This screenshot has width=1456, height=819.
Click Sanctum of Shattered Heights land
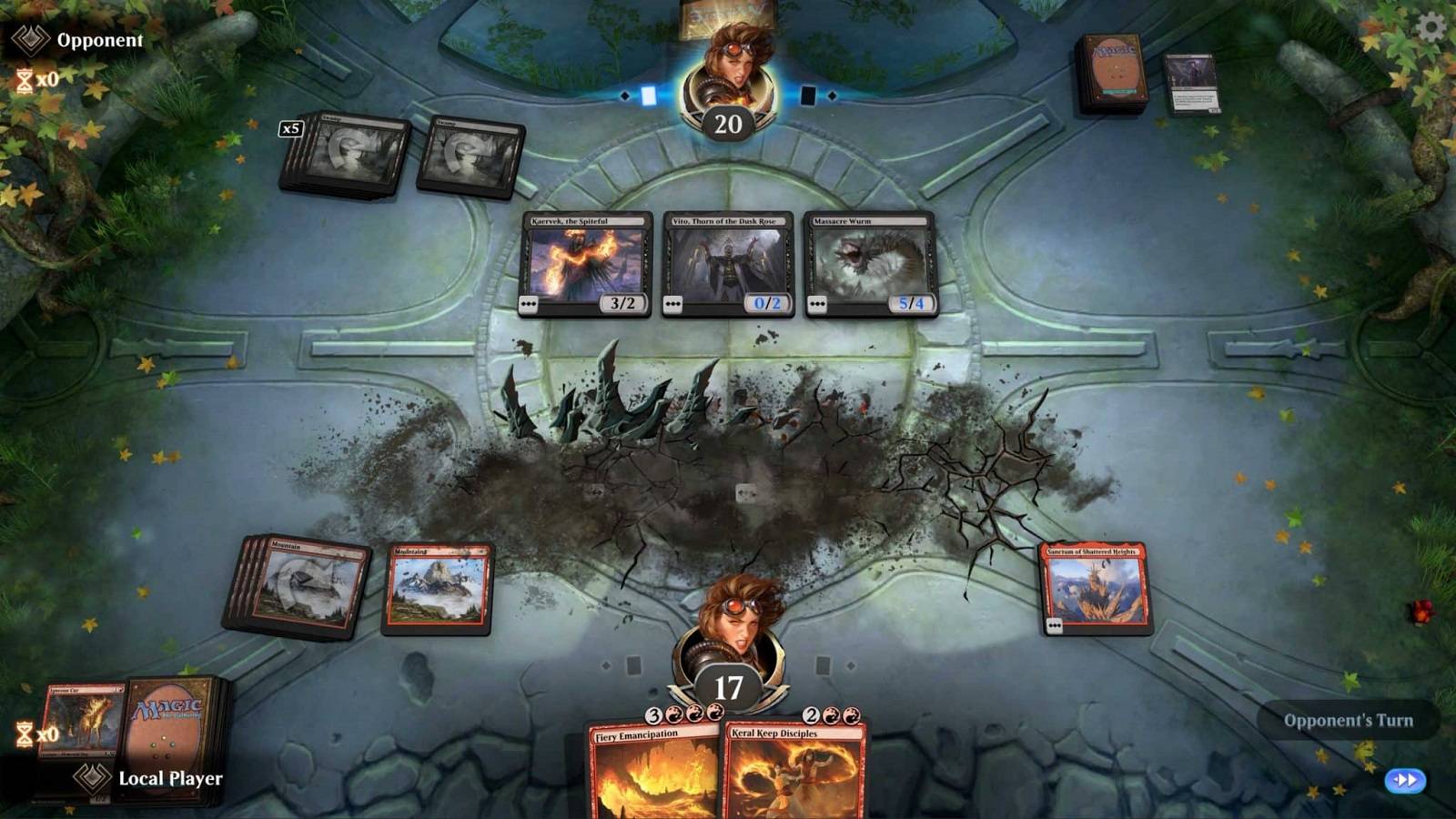[1097, 587]
